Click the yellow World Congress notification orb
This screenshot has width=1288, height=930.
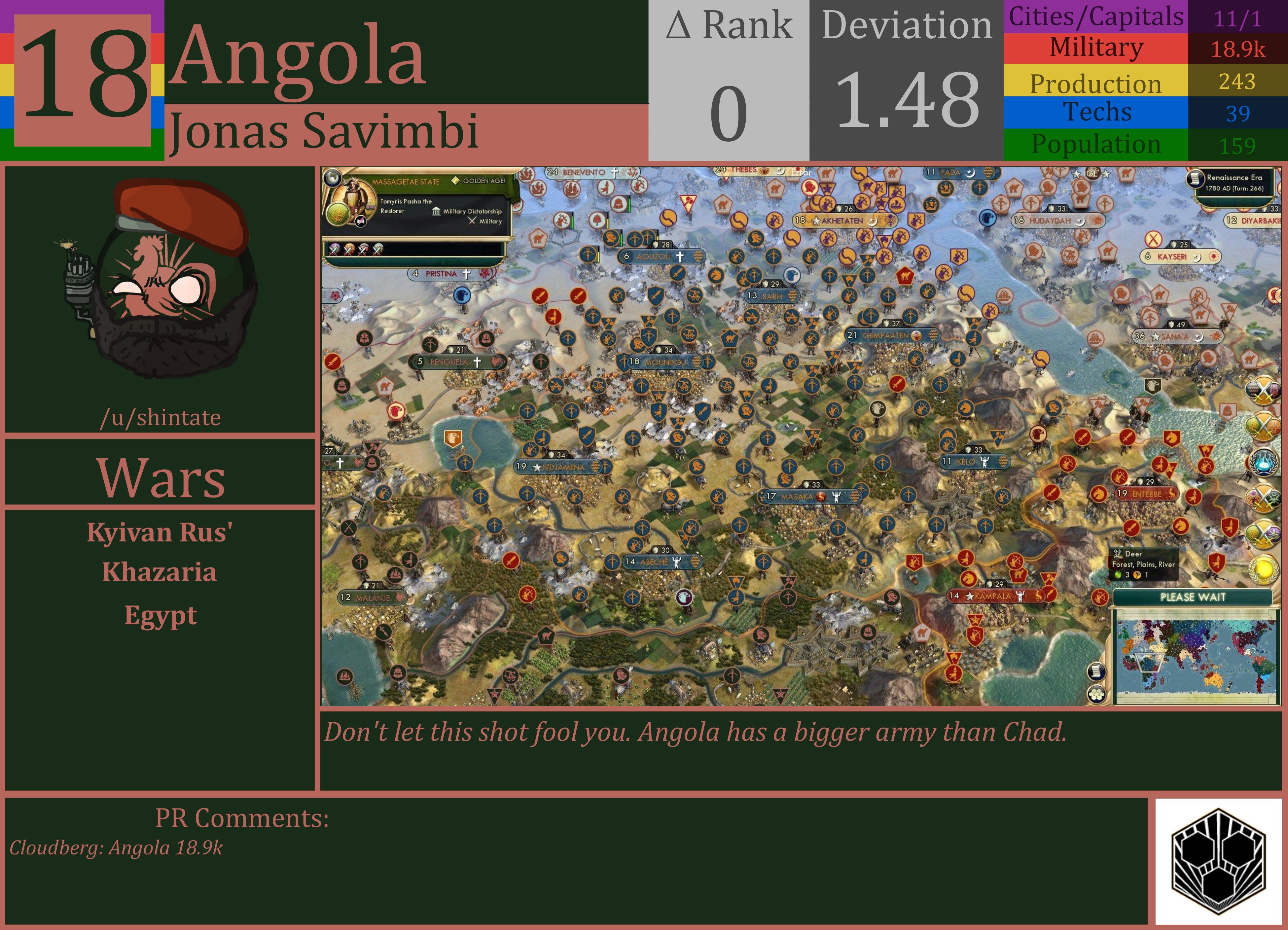tap(1263, 567)
